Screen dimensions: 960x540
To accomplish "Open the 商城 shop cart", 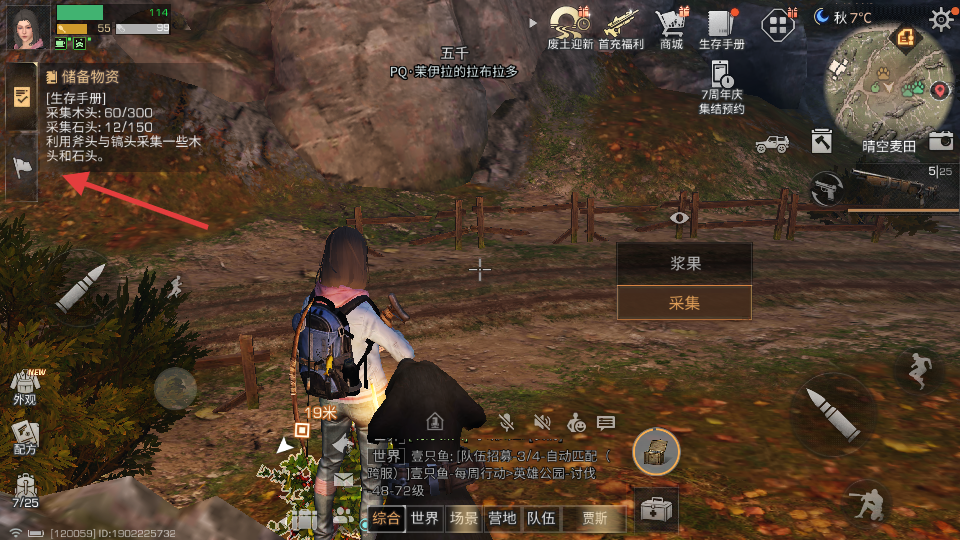I will pos(671,26).
